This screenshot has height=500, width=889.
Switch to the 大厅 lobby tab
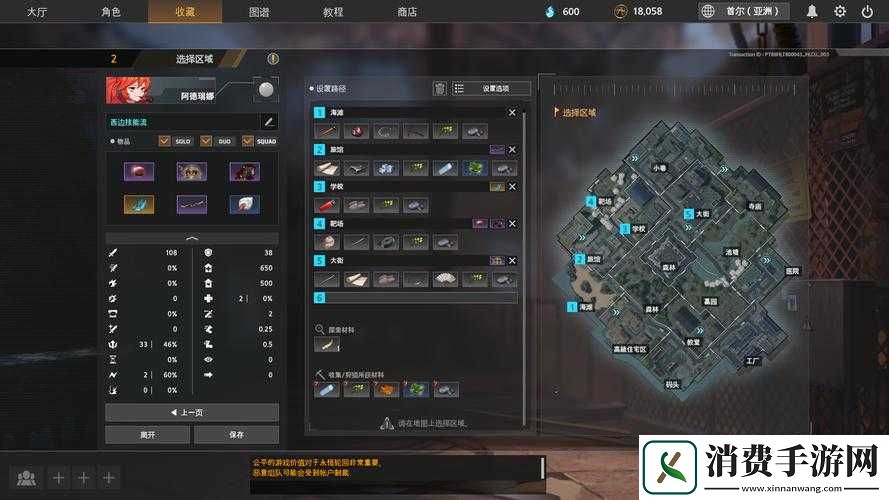pos(37,11)
